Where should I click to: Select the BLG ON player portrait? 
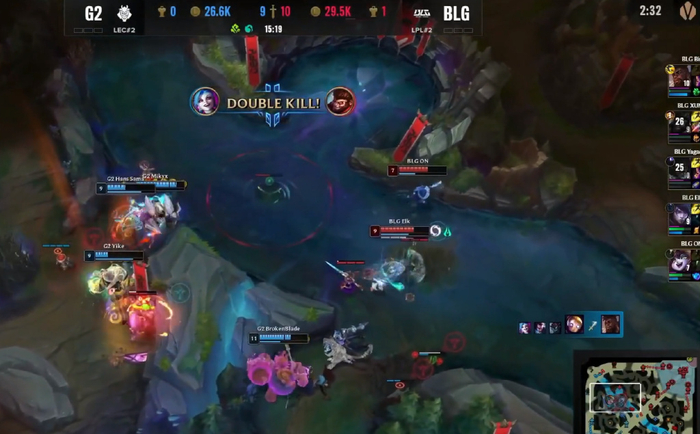(682, 262)
